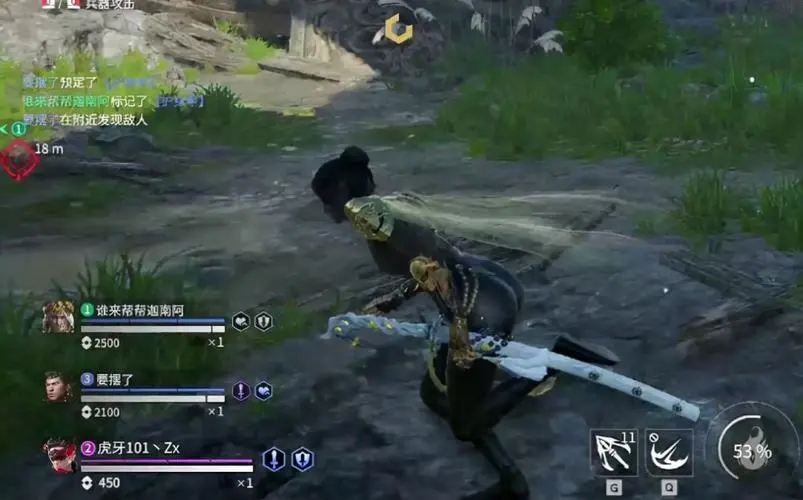Viewport: 803px width, 500px height.
Task: Click the gold hexagon objective marker
Action: click(x=399, y=29)
